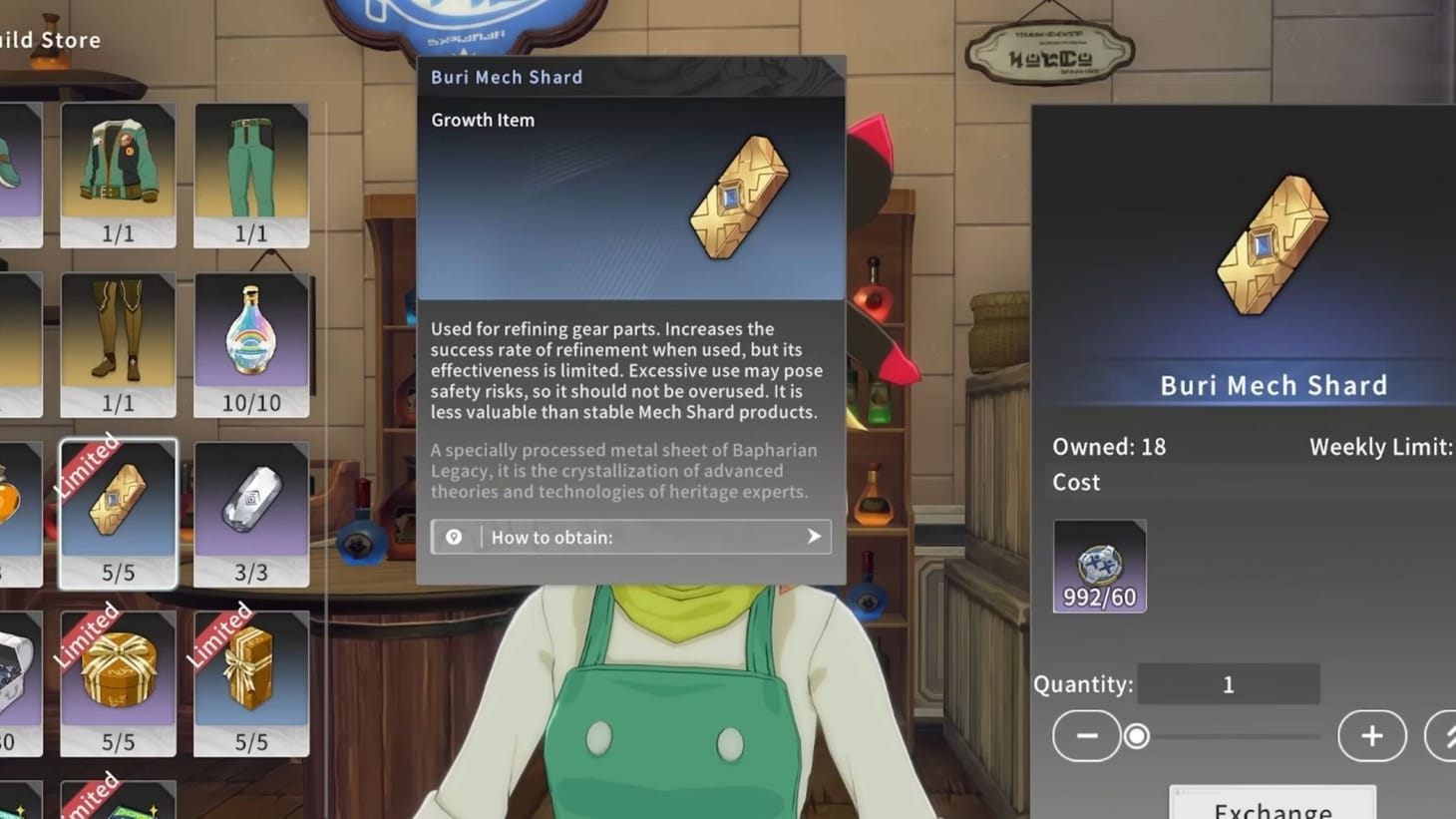This screenshot has width=1456, height=819.
Task: Select the limited golden gift box item
Action: [118, 678]
